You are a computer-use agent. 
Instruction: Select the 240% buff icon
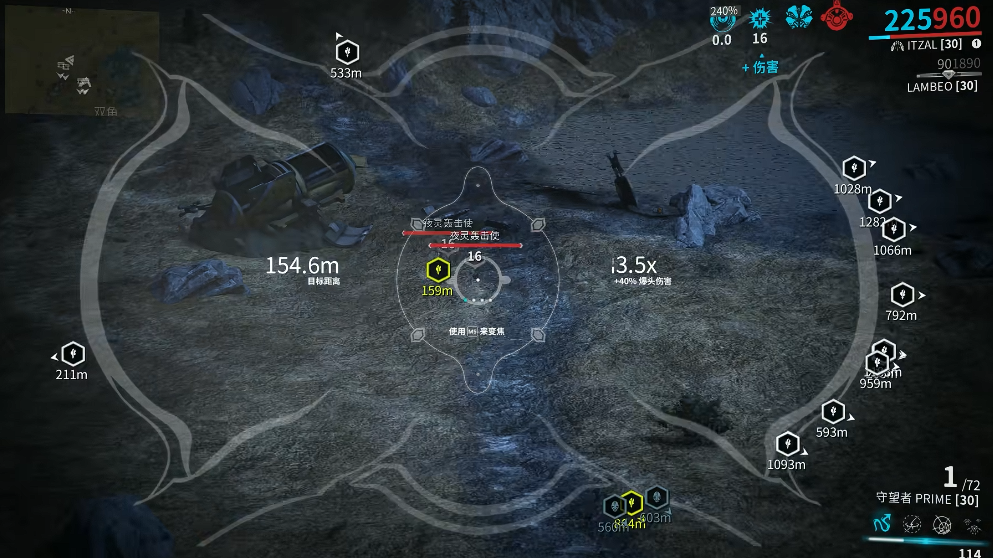(722, 18)
